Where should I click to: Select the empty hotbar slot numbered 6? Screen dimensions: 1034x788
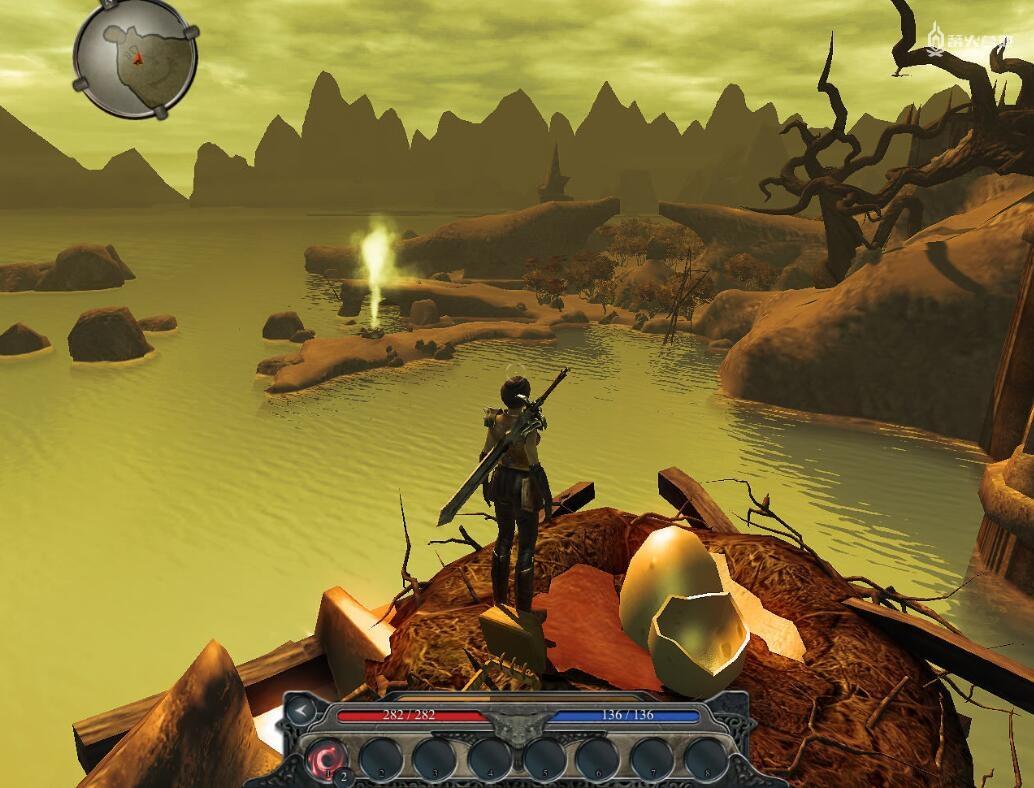[x=598, y=758]
